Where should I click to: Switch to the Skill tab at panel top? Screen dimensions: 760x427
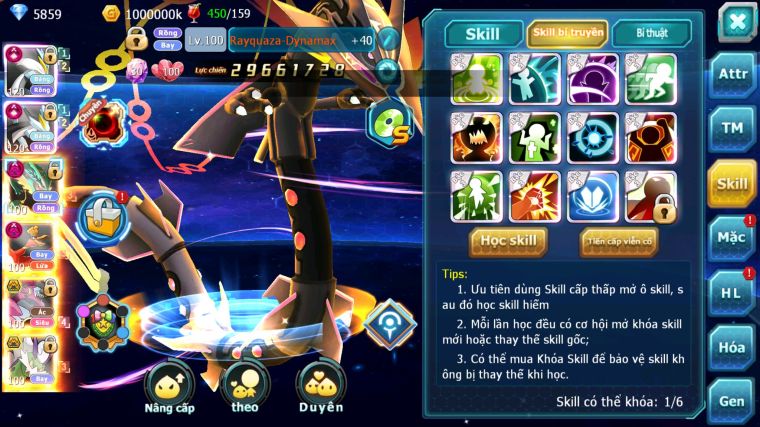point(483,33)
